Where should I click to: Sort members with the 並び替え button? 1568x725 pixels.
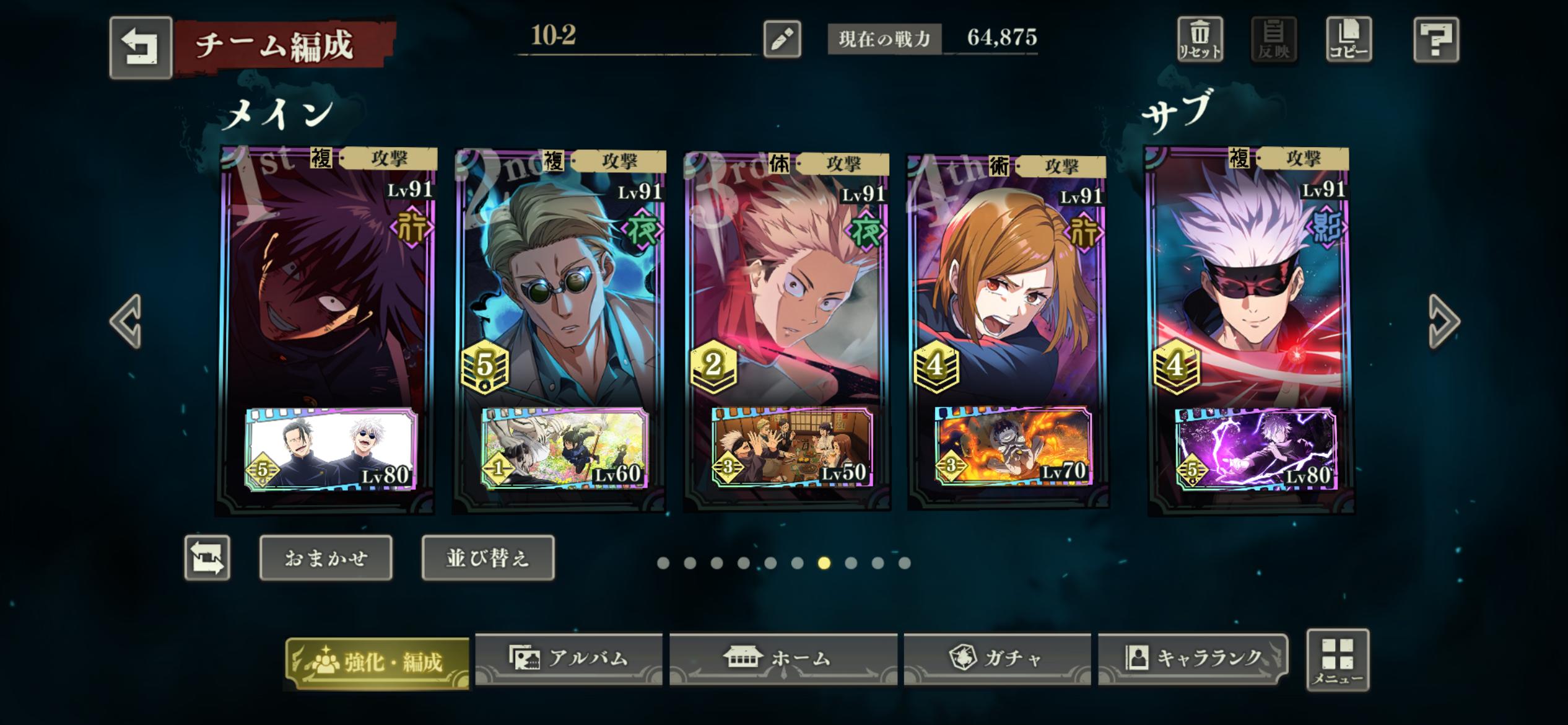[x=488, y=558]
